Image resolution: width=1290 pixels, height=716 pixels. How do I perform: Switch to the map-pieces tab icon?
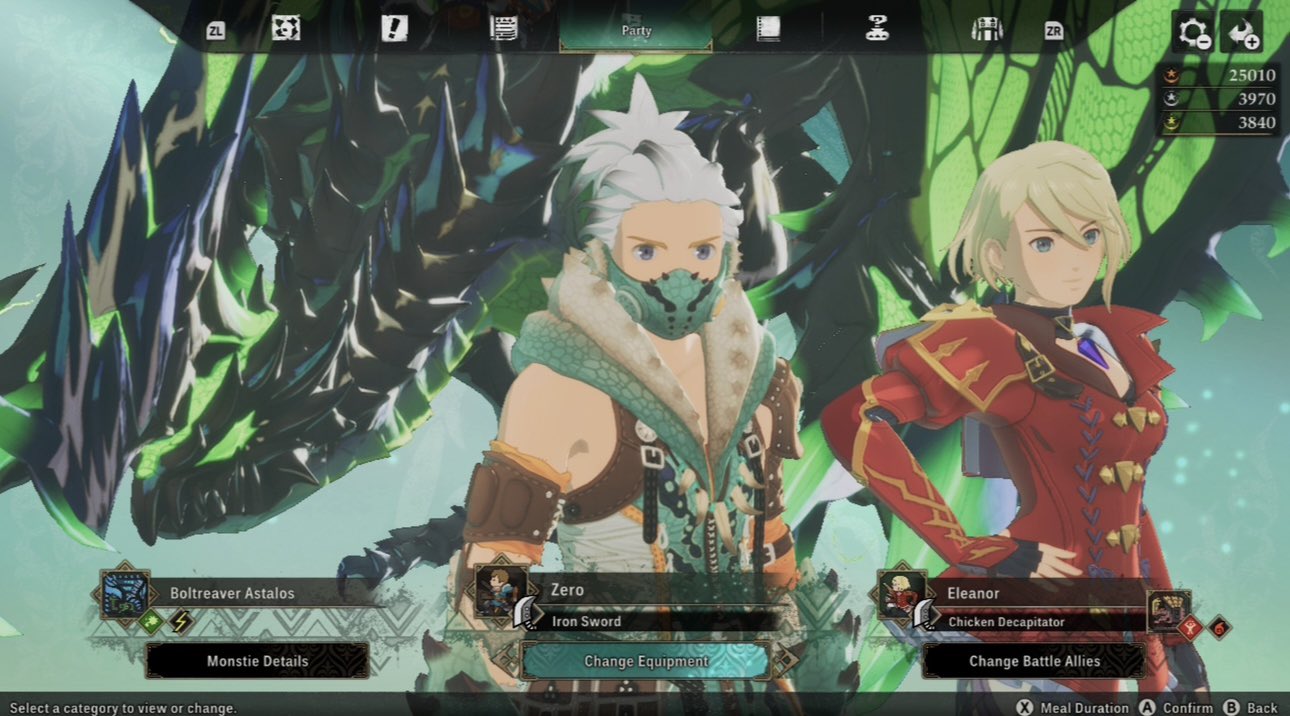286,29
